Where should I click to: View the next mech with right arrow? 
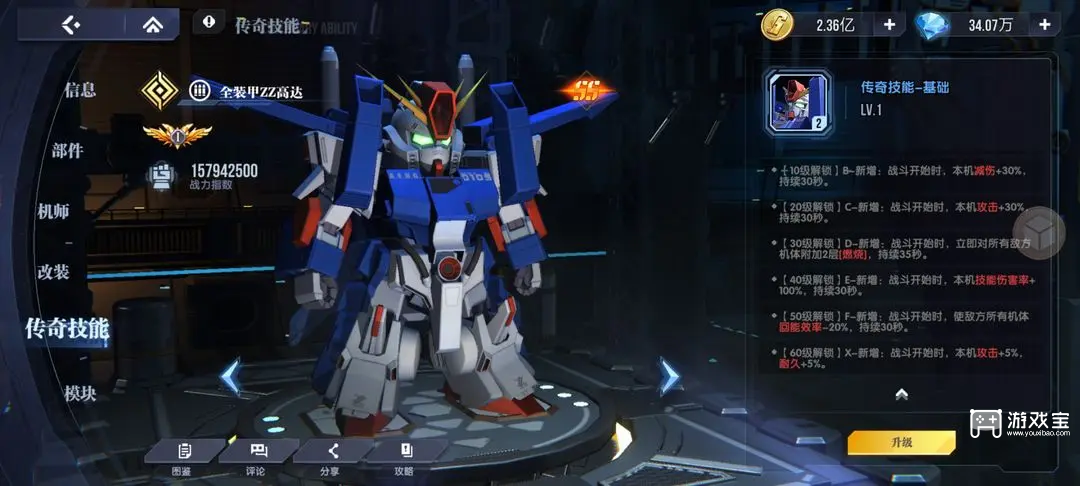(669, 376)
